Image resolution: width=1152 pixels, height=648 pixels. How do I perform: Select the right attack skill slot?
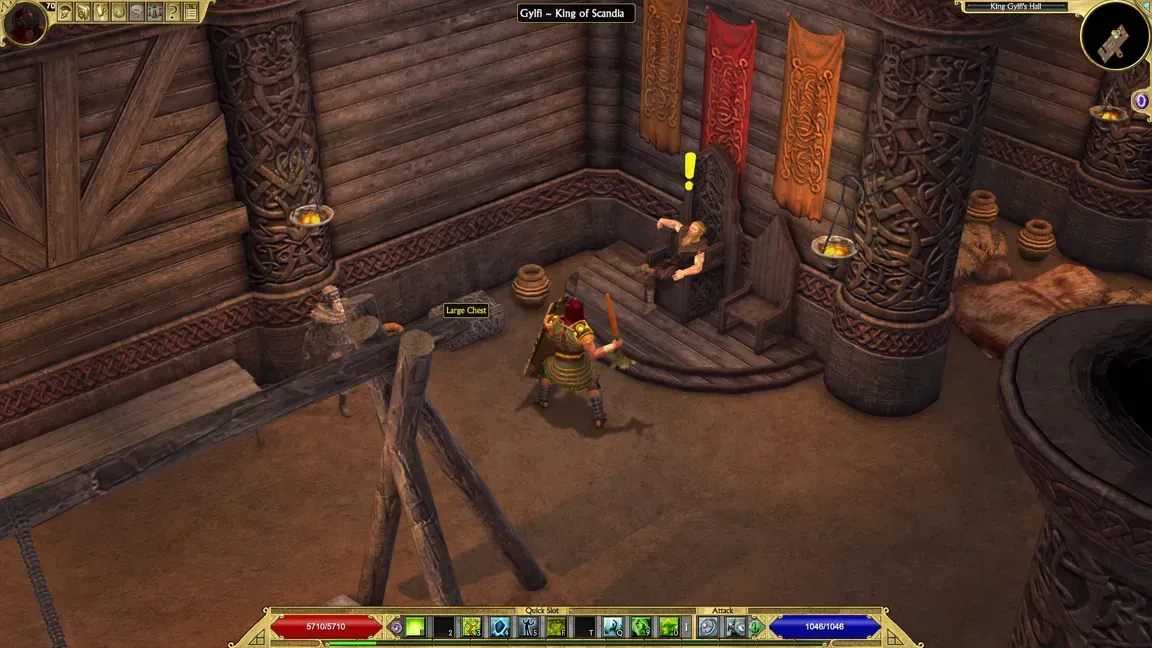coord(735,627)
